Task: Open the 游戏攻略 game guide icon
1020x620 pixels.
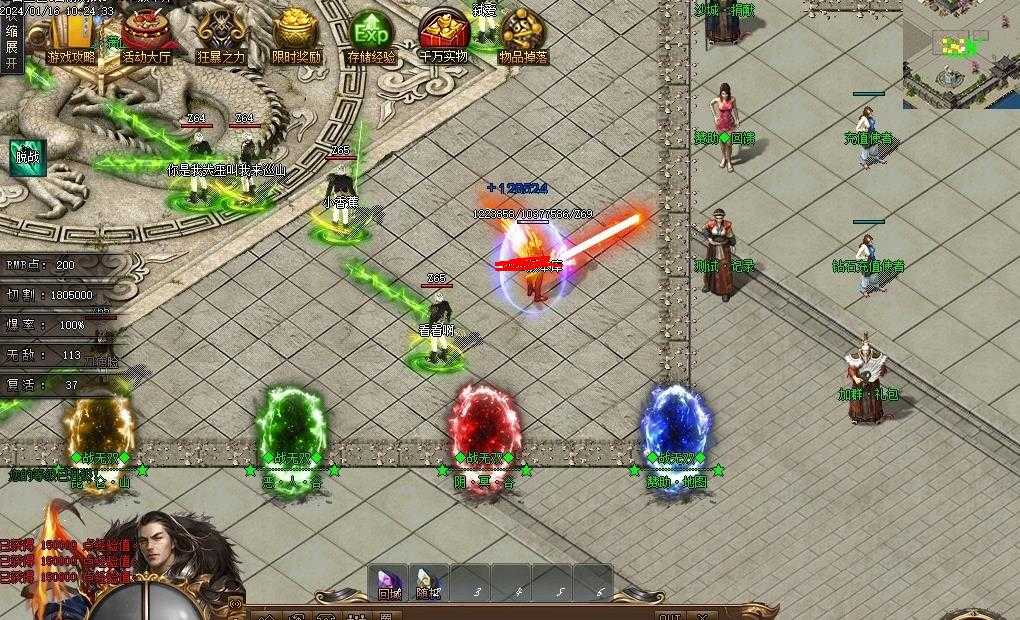Action: click(72, 36)
